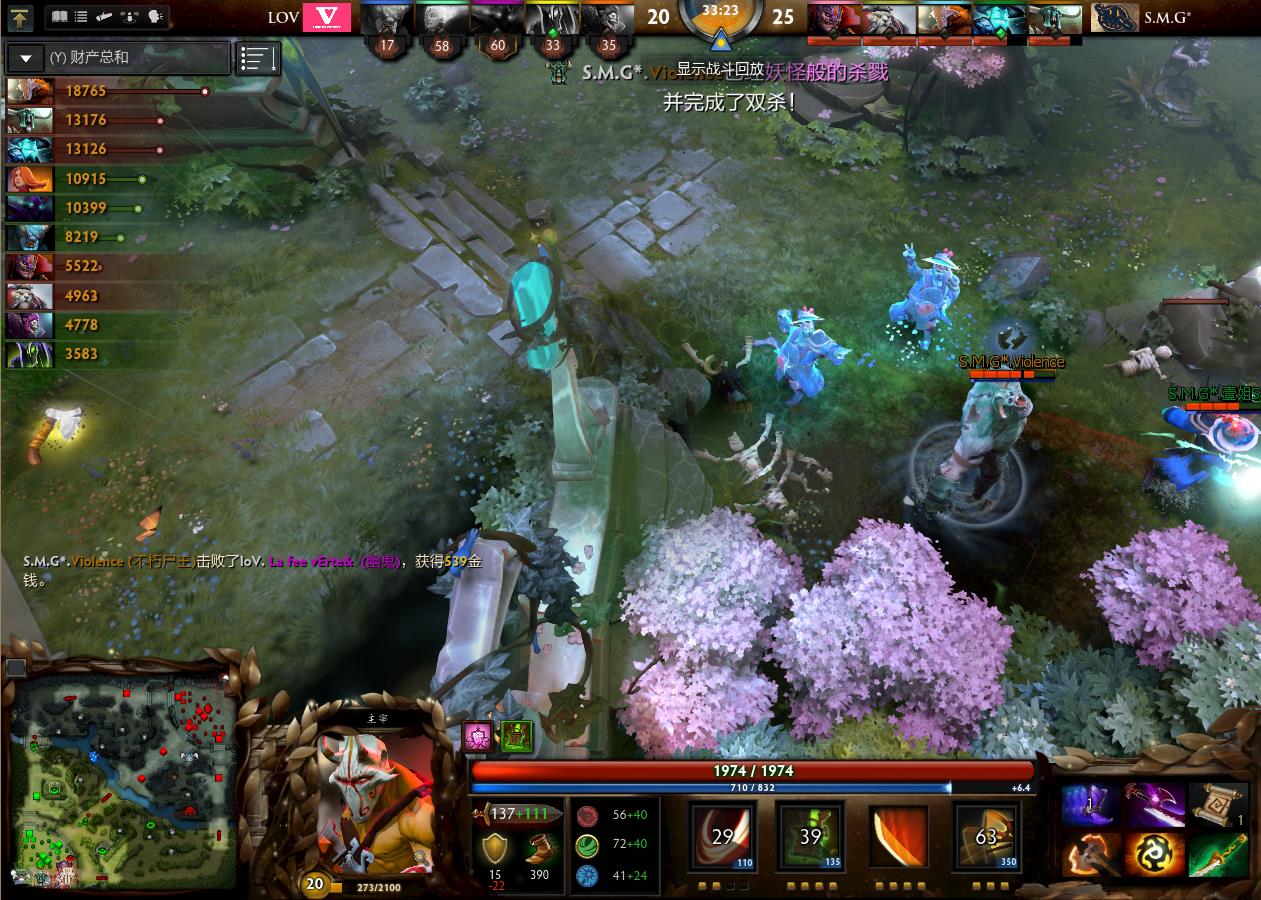Select the Blade Dance passive ability icon
This screenshot has width=1261, height=900.
[x=898, y=836]
